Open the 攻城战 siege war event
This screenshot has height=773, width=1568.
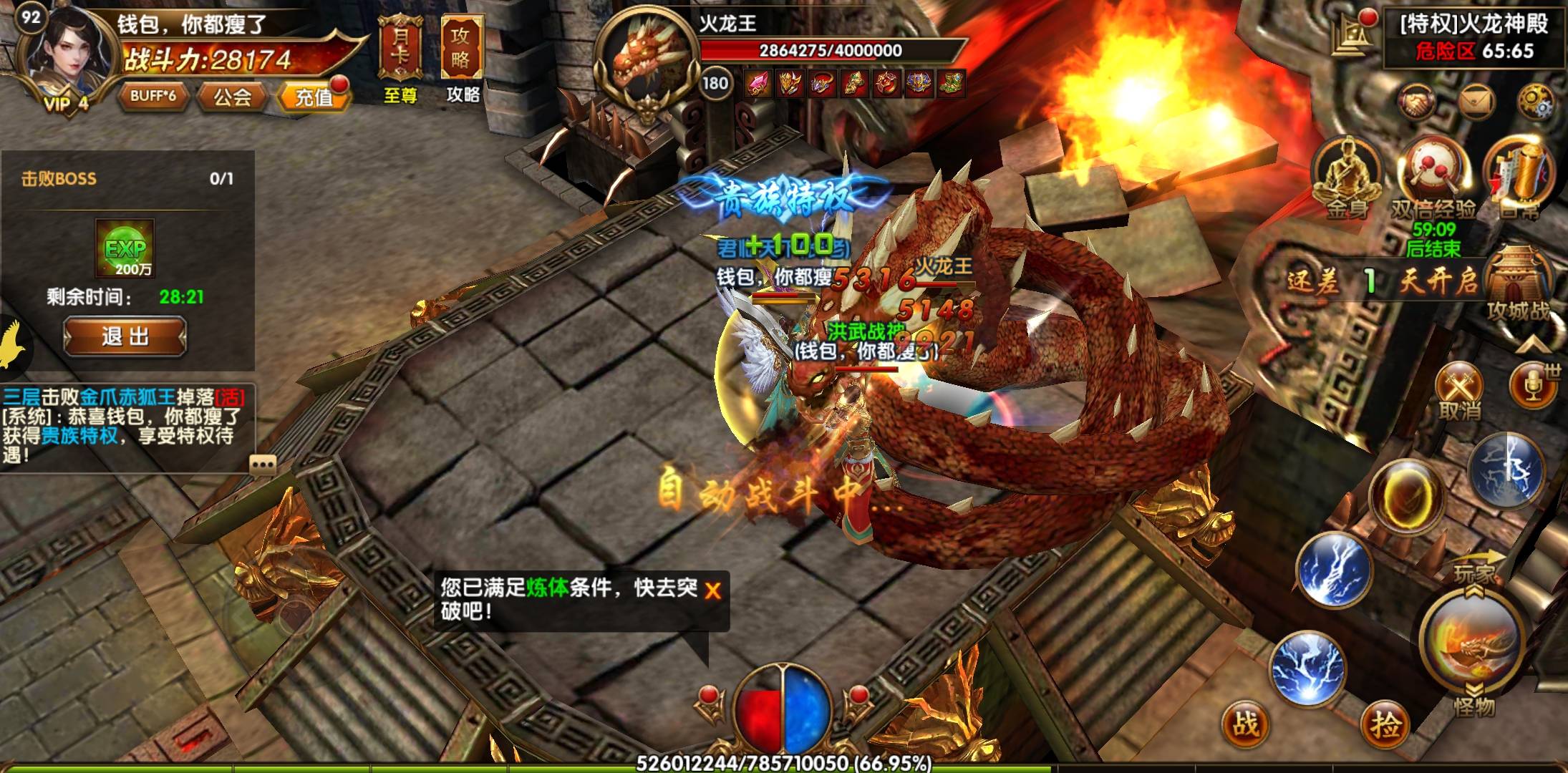tap(1517, 286)
